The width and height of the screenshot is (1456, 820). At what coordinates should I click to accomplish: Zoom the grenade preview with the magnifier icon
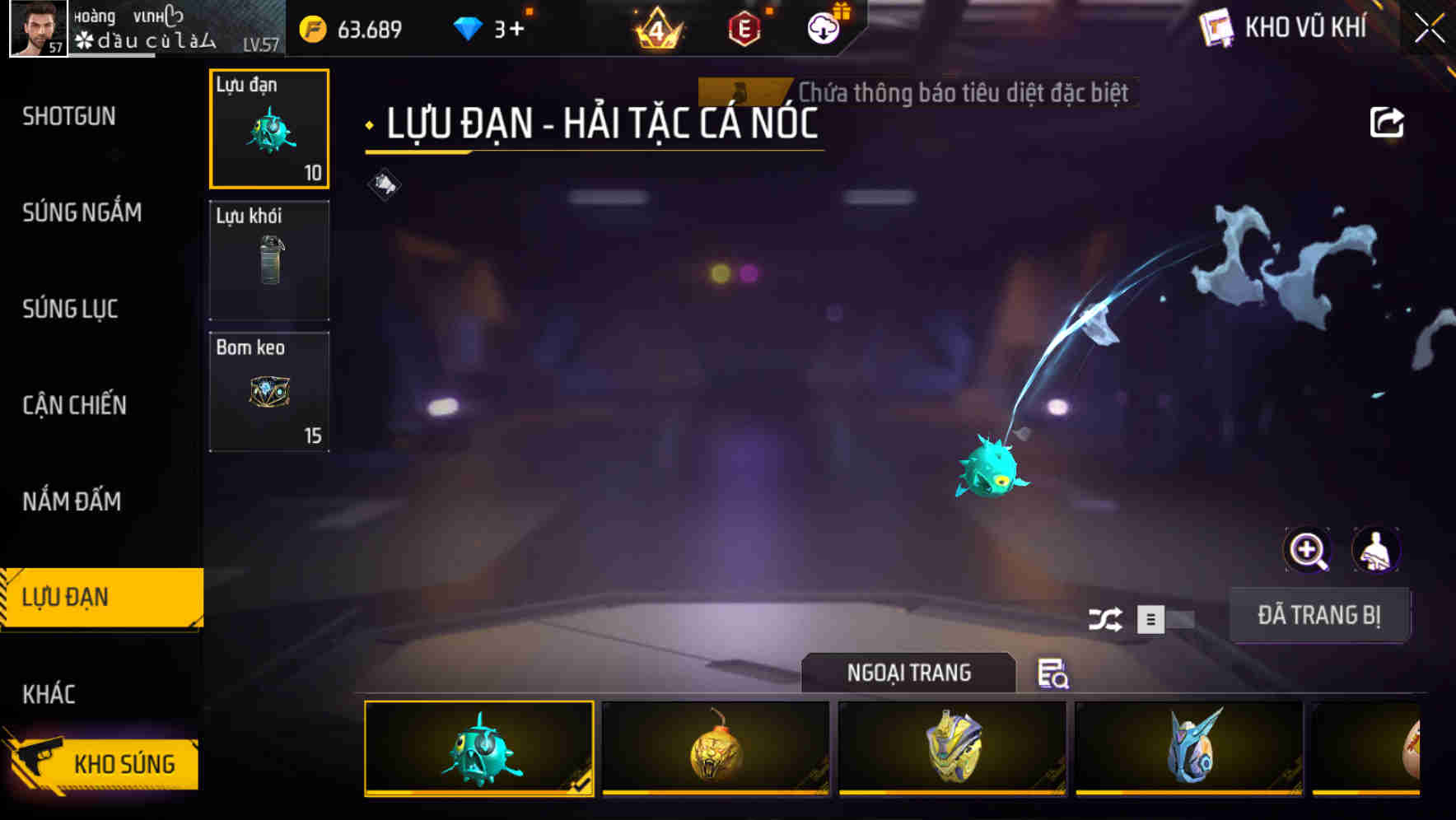(x=1307, y=550)
